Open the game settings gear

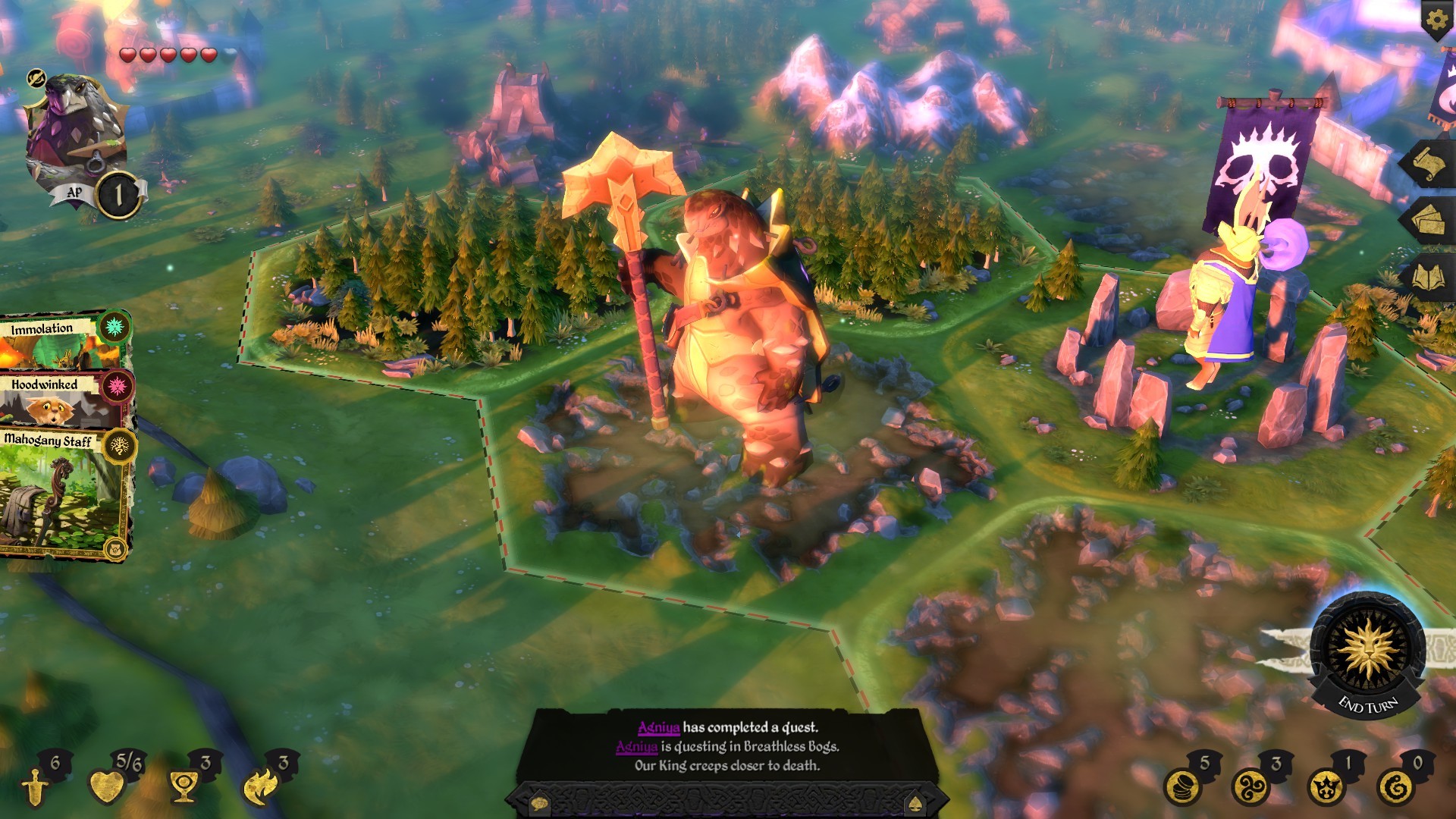pyautogui.click(x=1436, y=20)
